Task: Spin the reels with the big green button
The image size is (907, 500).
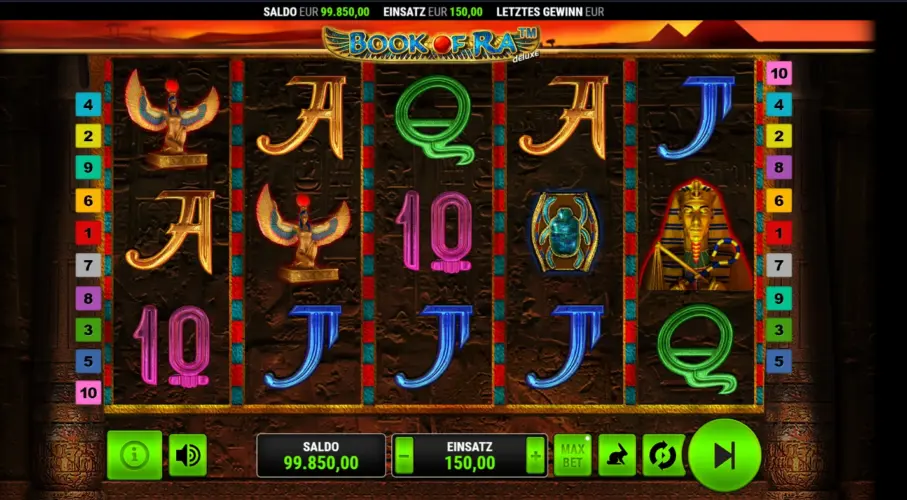Action: 725,455
